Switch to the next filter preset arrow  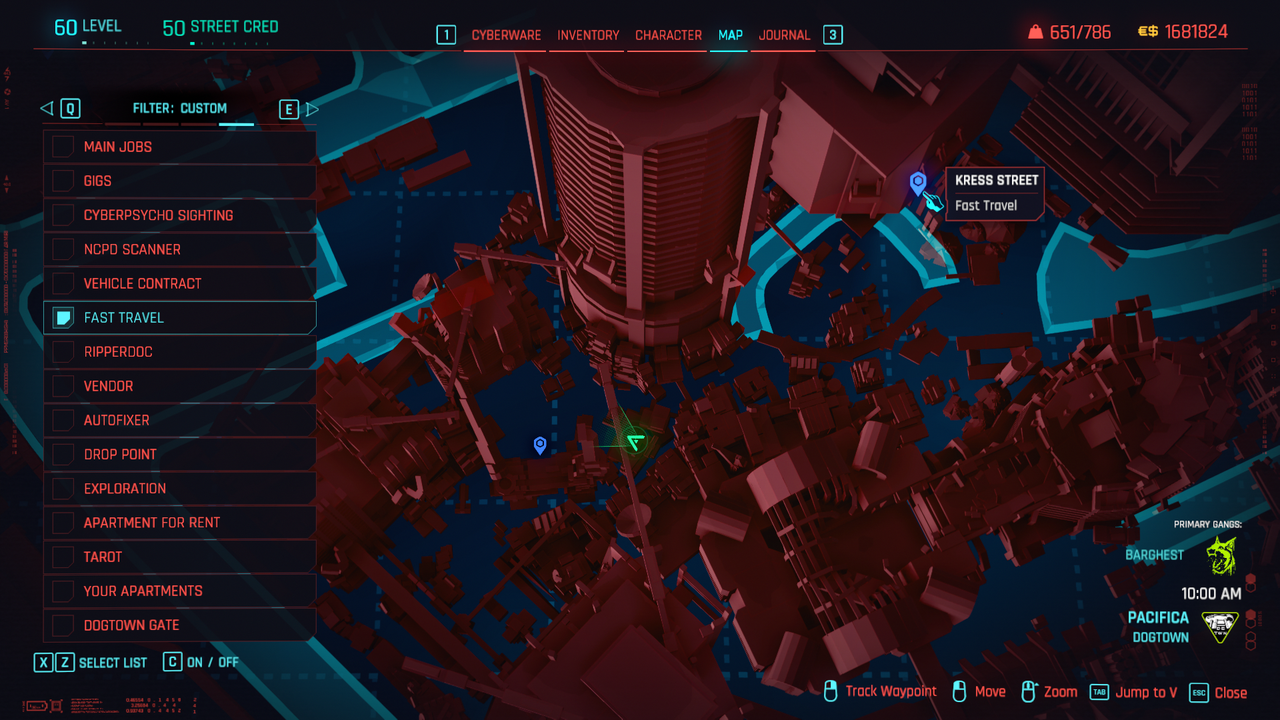pyautogui.click(x=311, y=109)
